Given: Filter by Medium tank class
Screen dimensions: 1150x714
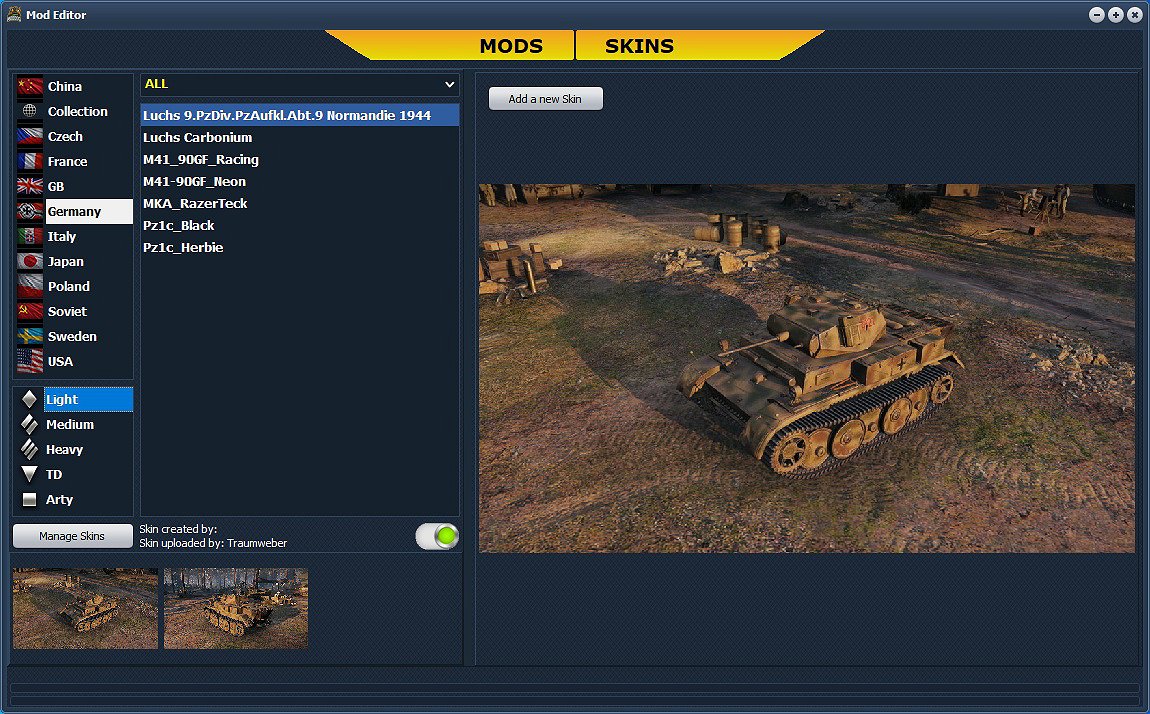Looking at the screenshot, I should (69, 425).
